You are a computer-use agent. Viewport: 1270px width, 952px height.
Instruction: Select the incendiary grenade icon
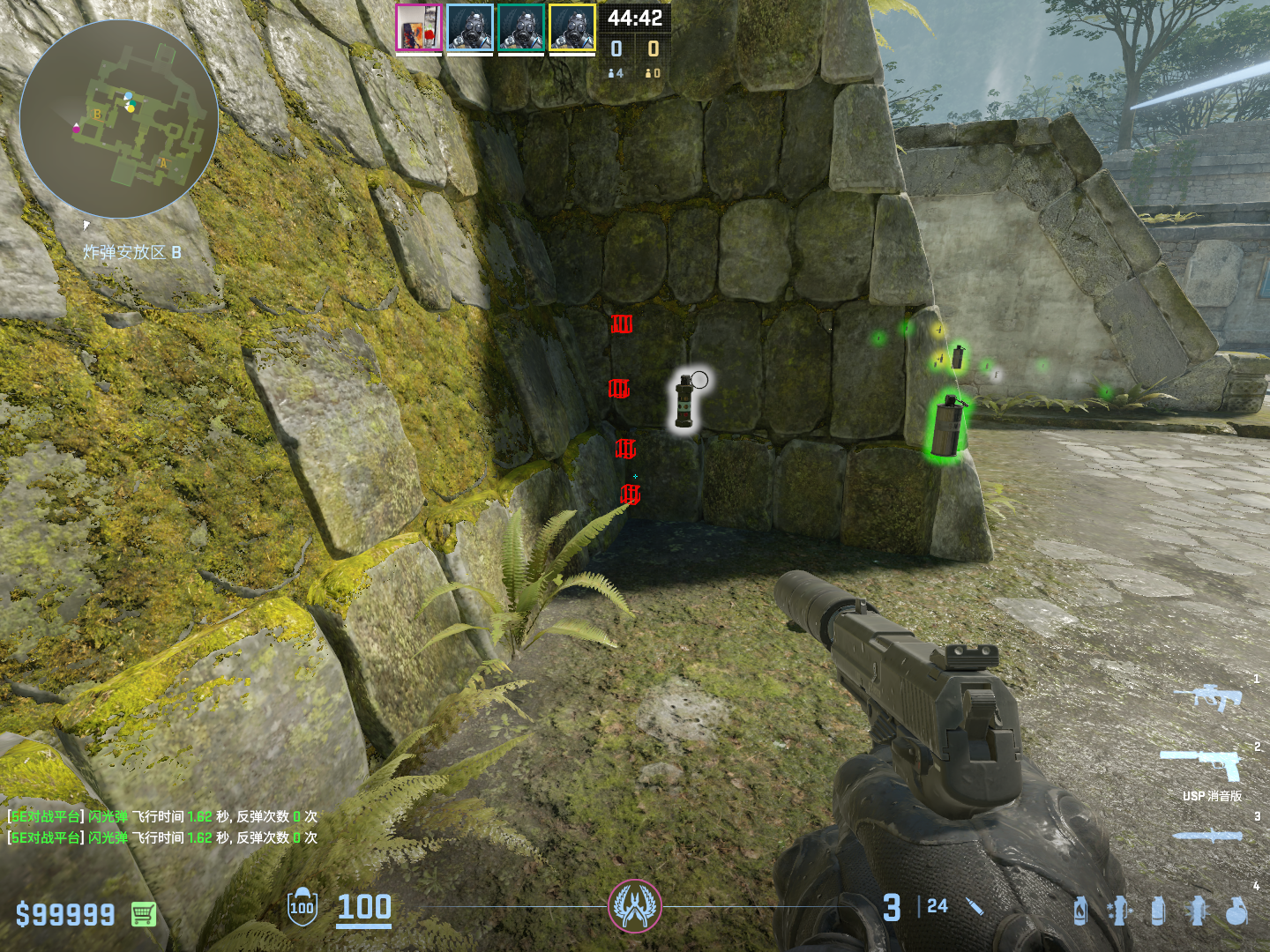tap(1080, 911)
